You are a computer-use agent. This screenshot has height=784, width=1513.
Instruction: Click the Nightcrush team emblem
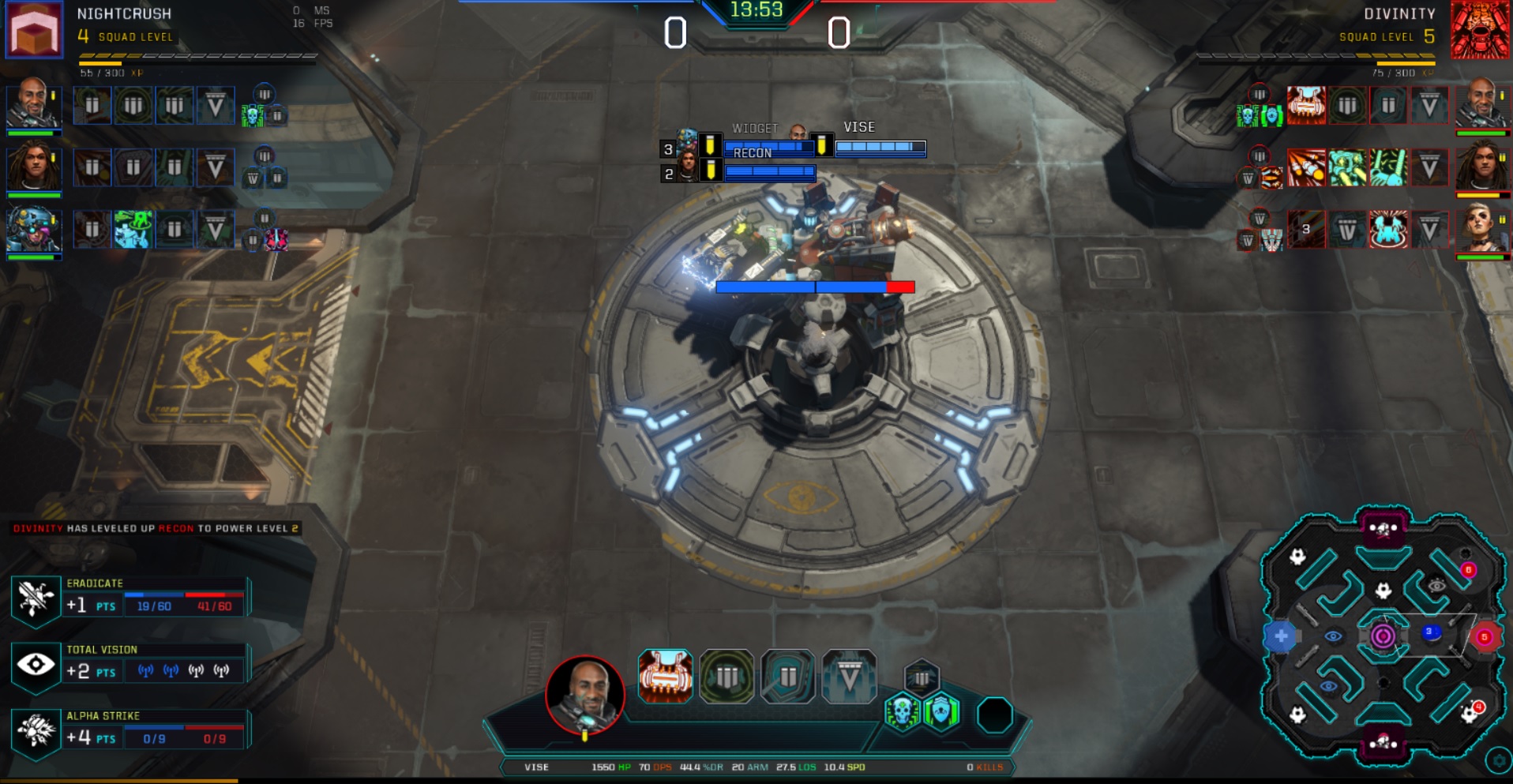click(34, 29)
